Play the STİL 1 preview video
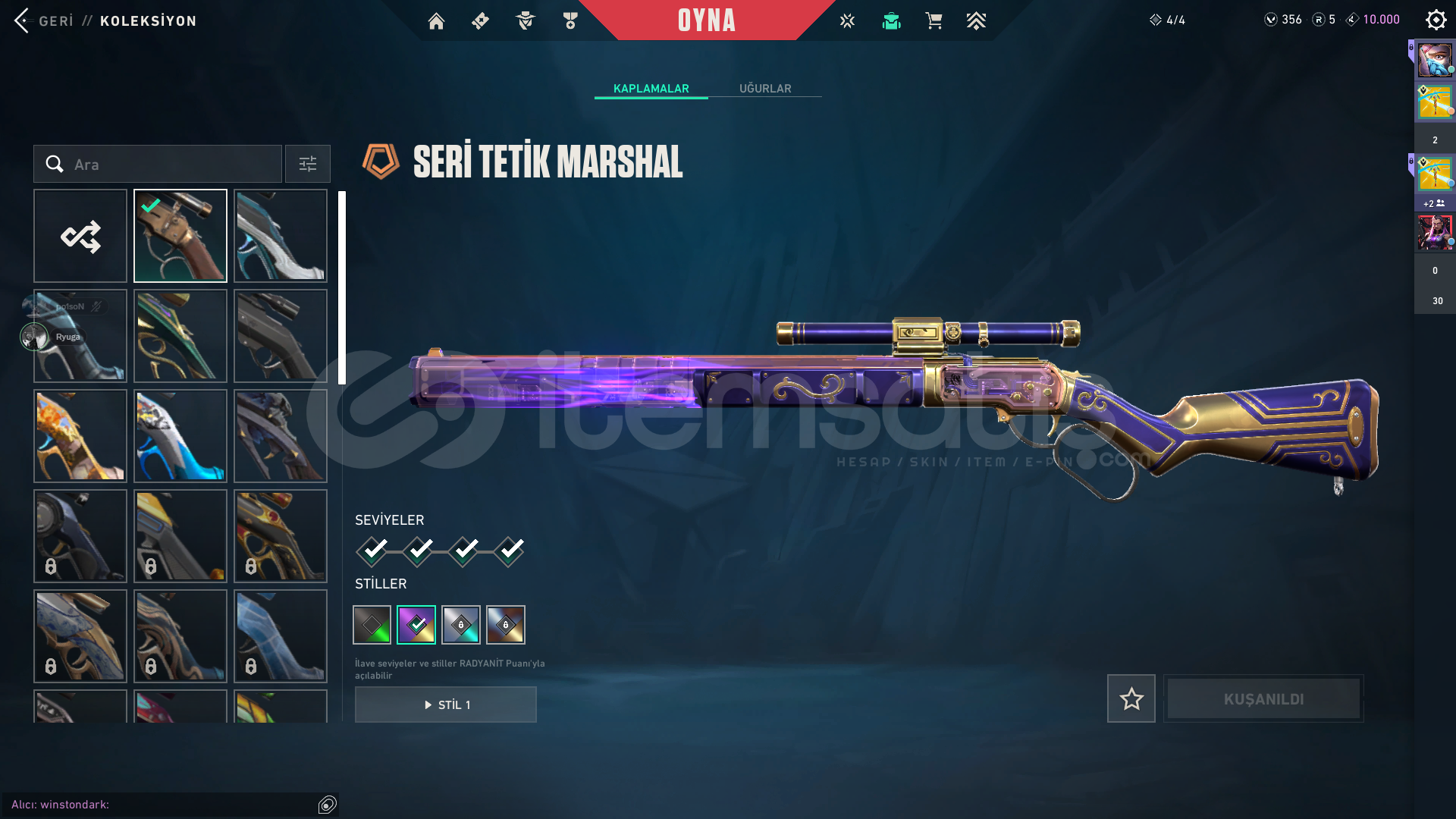The image size is (1456, 819). (446, 704)
